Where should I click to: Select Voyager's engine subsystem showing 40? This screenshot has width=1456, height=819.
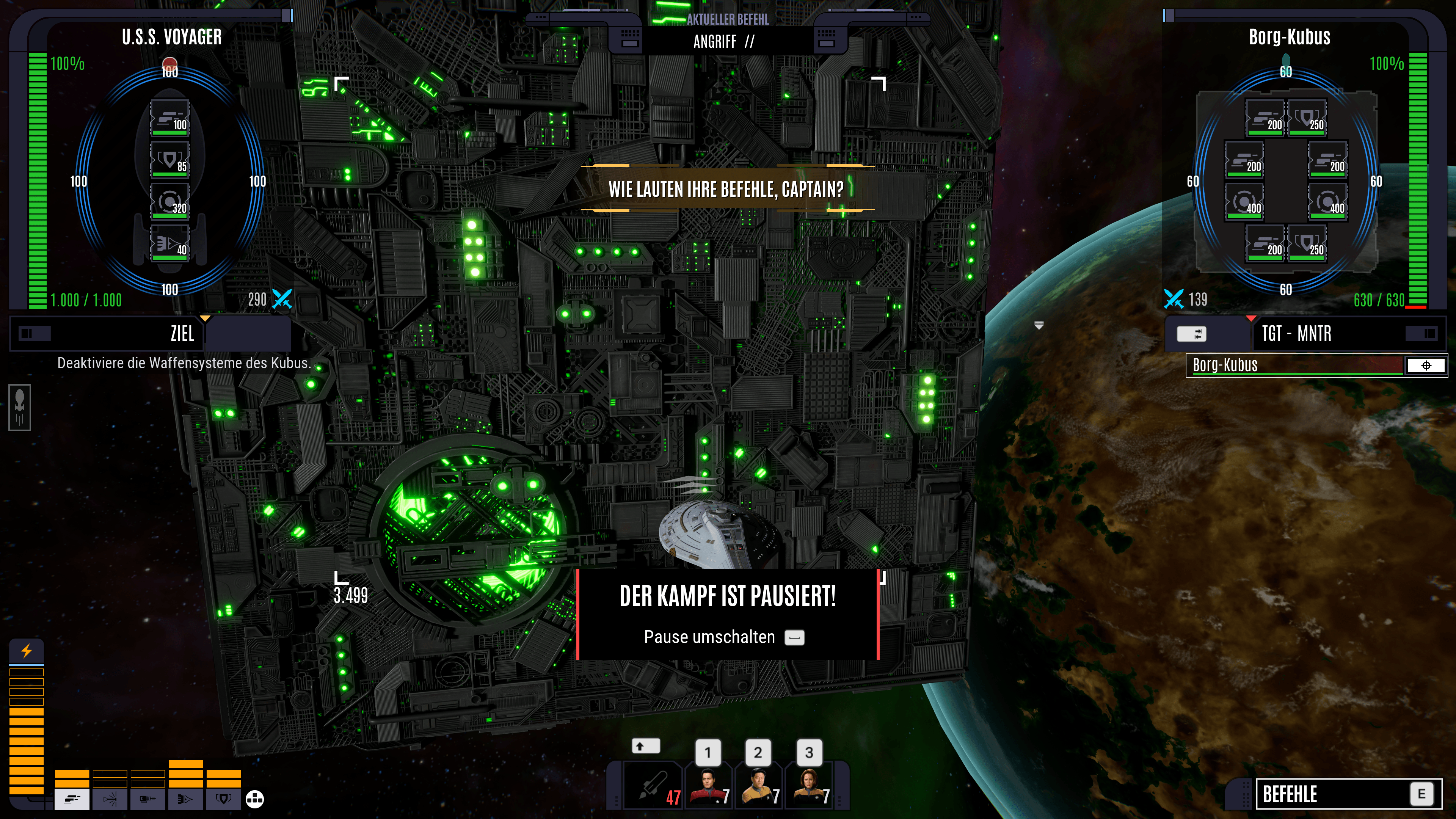click(169, 243)
